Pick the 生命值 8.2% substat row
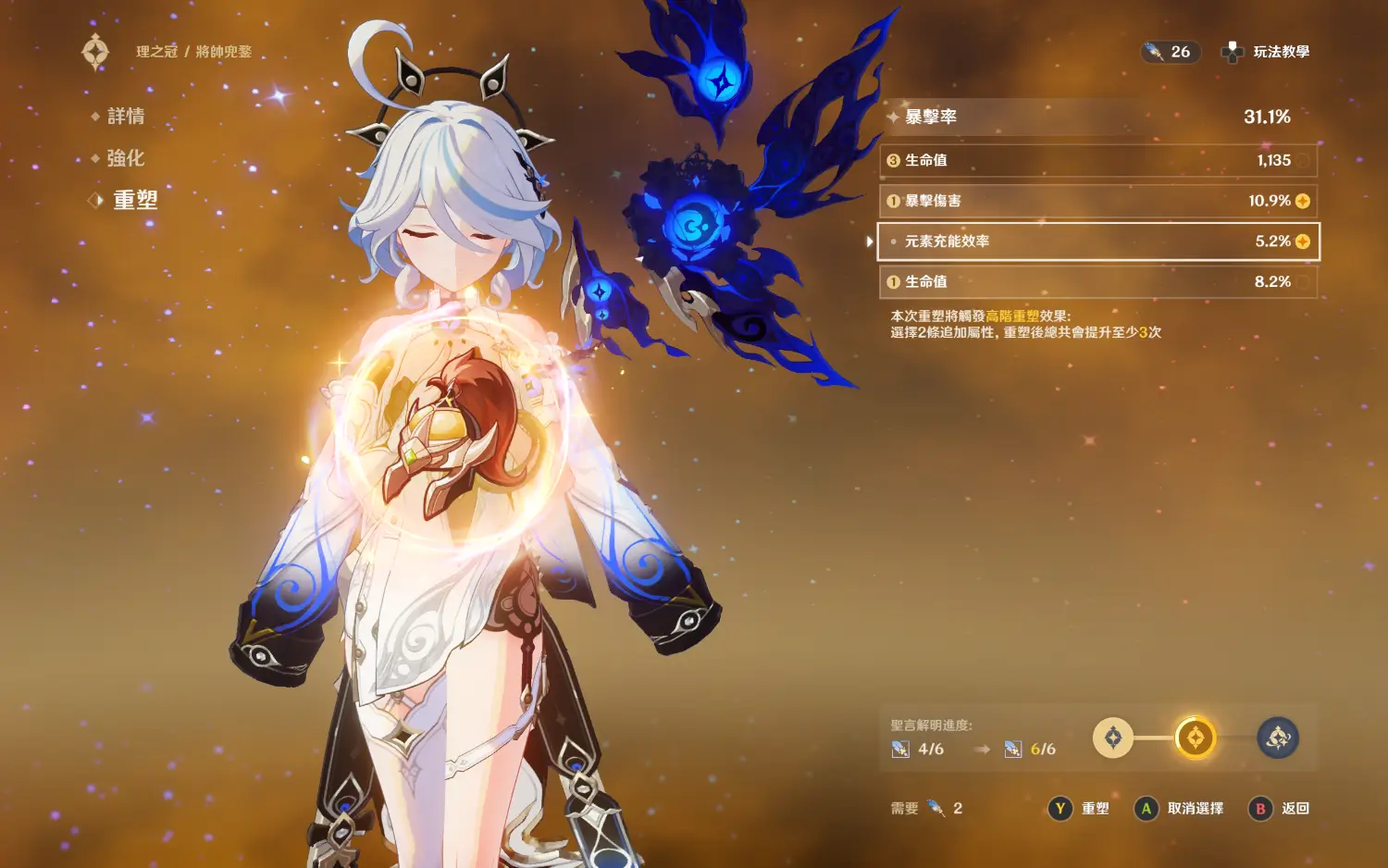 point(1097,282)
